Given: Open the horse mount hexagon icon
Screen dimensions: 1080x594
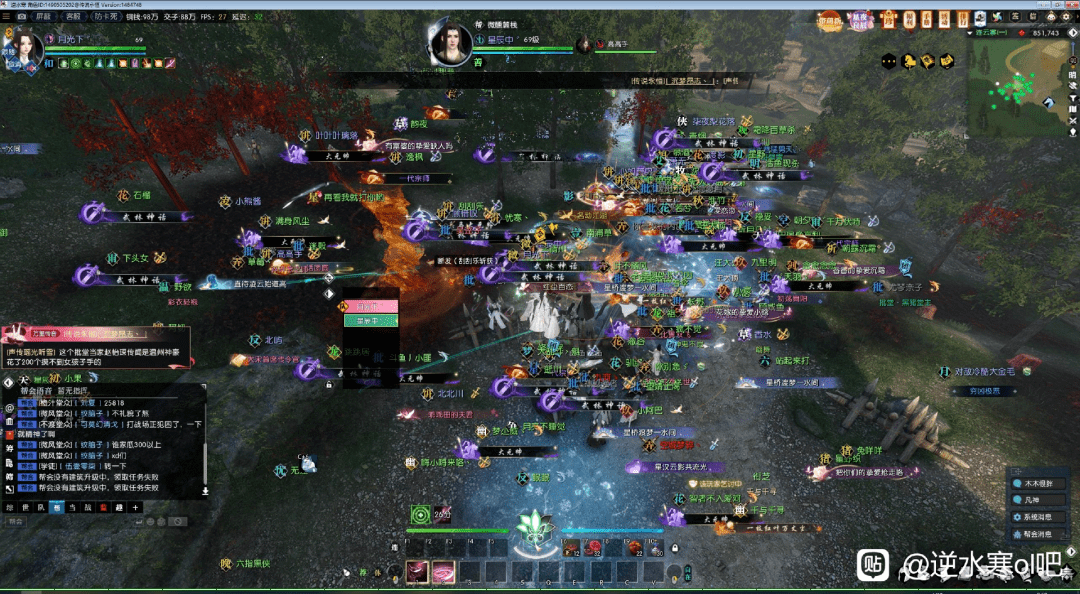Looking at the screenshot, I should (x=908, y=61).
